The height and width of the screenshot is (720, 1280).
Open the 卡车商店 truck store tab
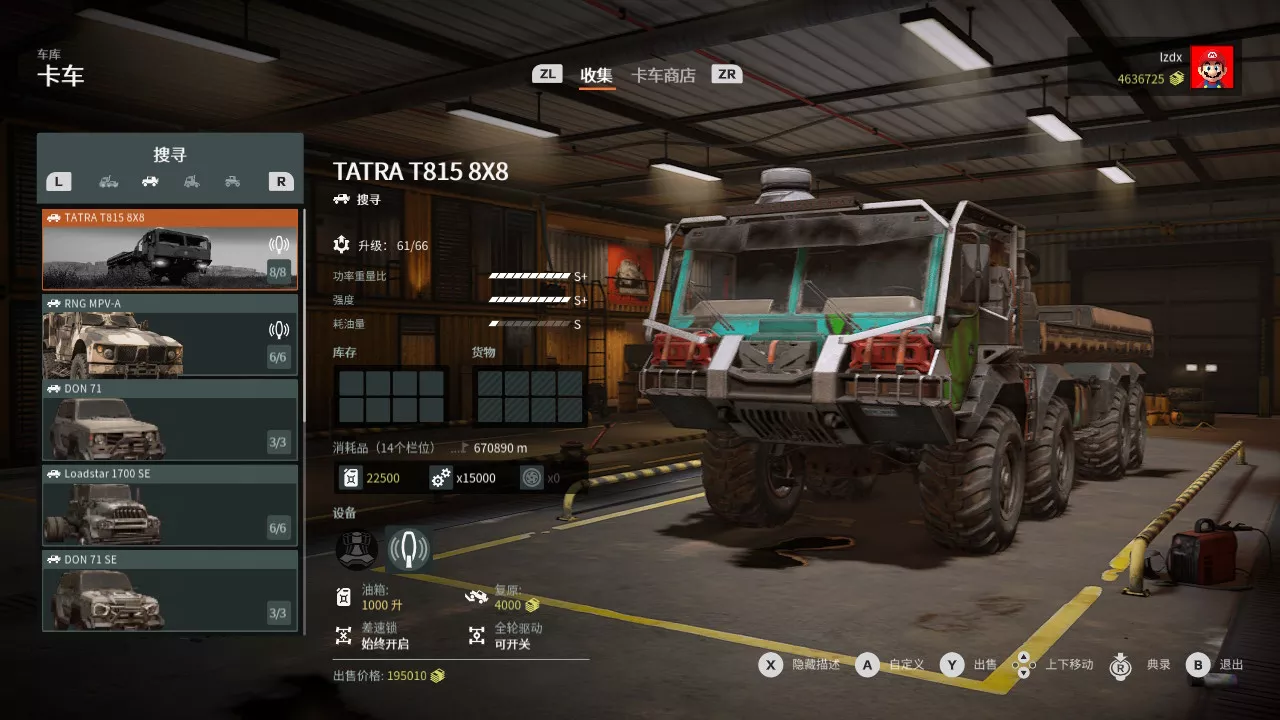(x=663, y=75)
